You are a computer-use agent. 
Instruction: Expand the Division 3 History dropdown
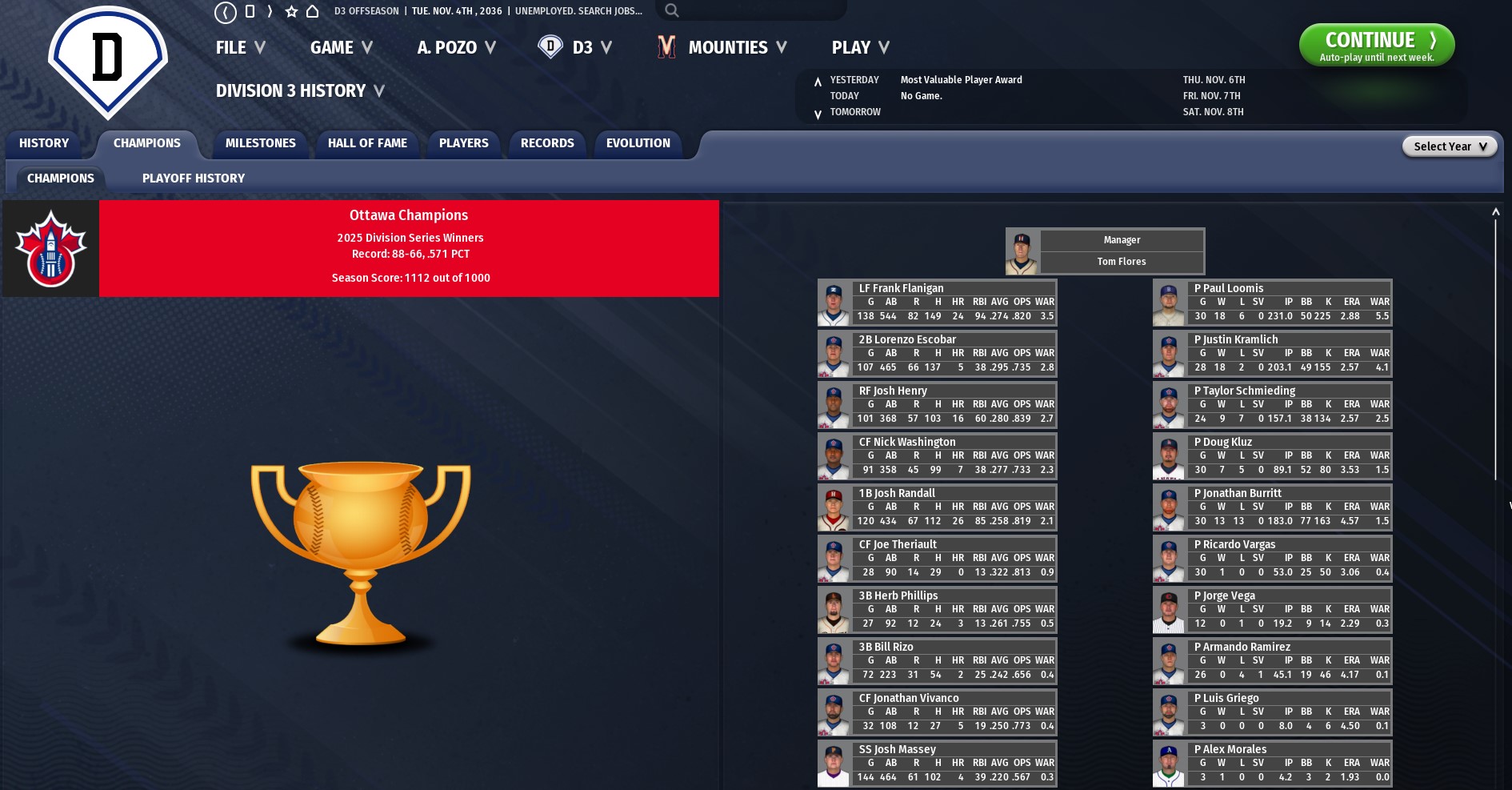click(300, 91)
